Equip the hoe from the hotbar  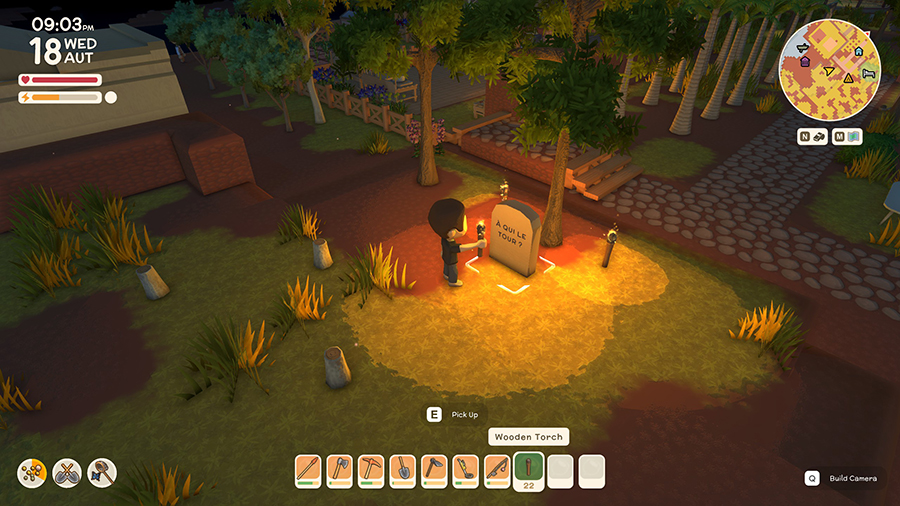(x=433, y=469)
